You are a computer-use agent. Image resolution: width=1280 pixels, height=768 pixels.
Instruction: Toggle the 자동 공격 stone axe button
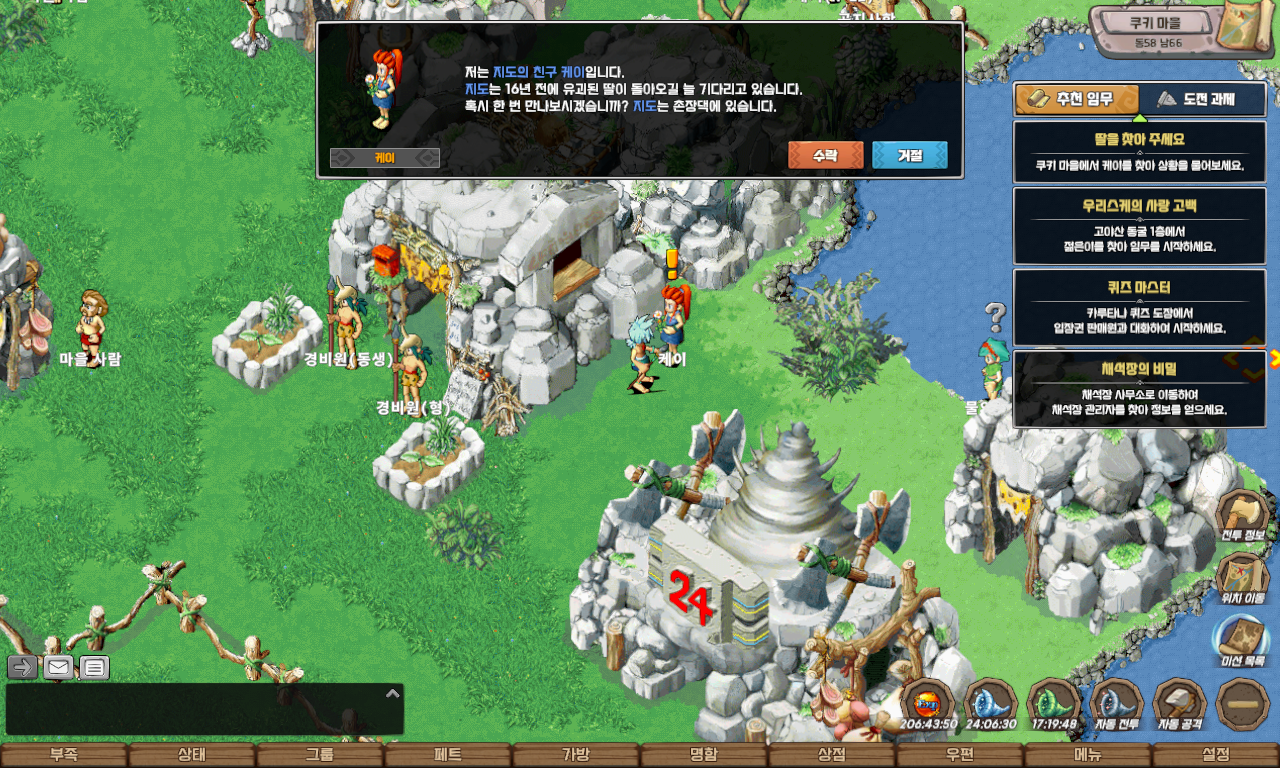[x=1179, y=705]
